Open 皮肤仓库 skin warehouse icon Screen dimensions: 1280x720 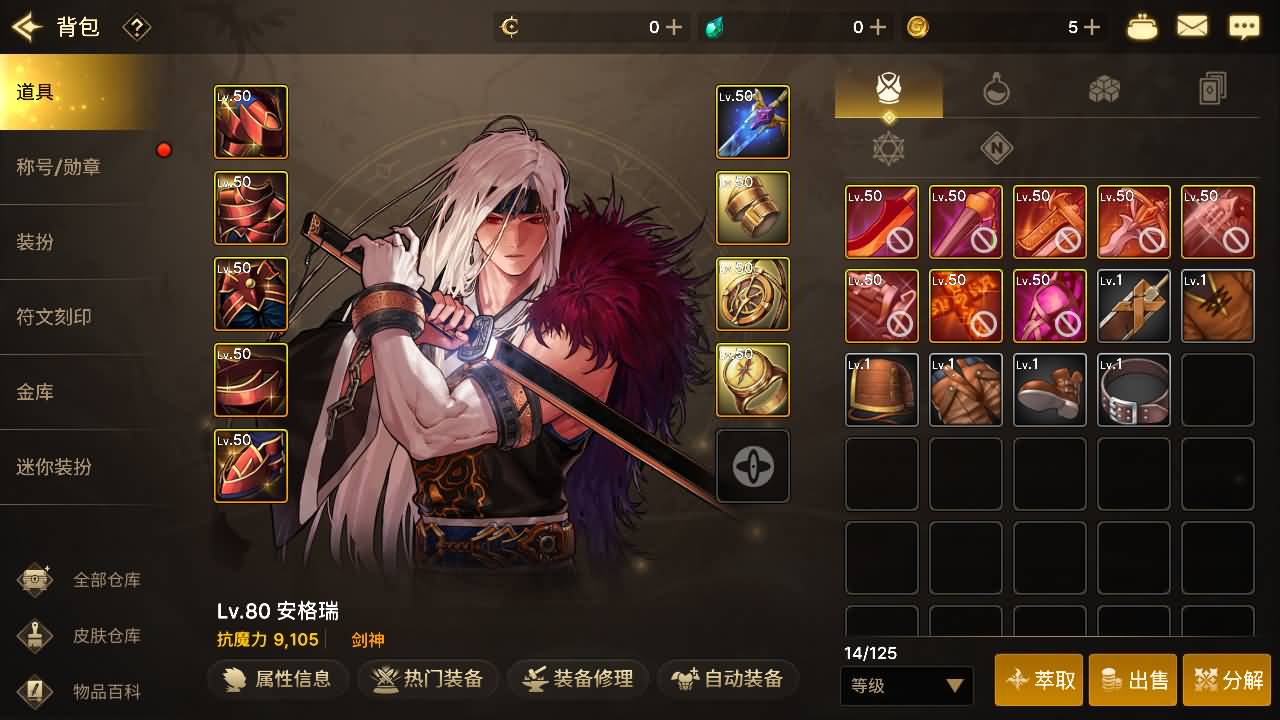pyautogui.click(x=37, y=635)
